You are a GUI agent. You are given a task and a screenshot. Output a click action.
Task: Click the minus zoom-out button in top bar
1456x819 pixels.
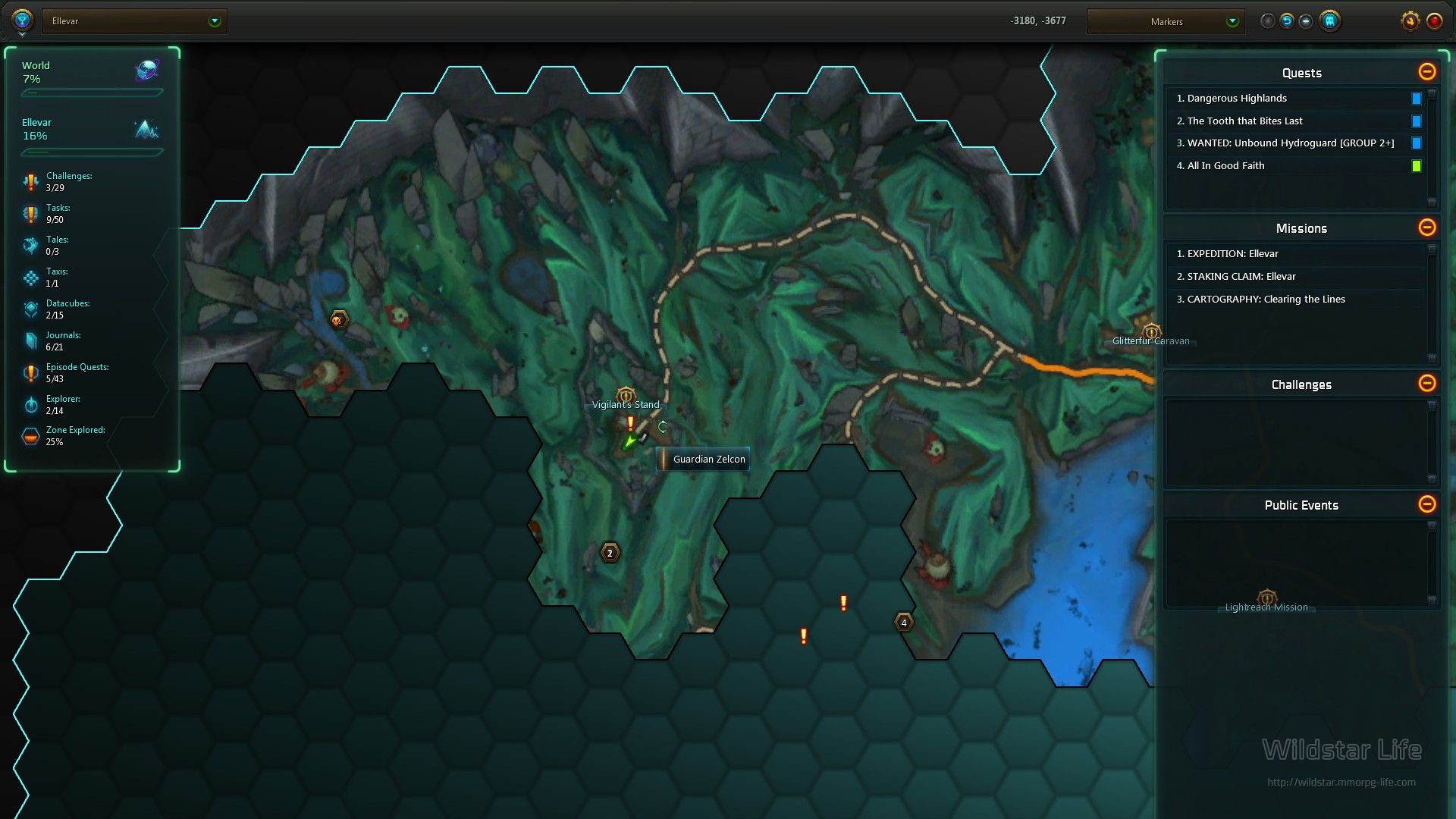pos(1306,20)
